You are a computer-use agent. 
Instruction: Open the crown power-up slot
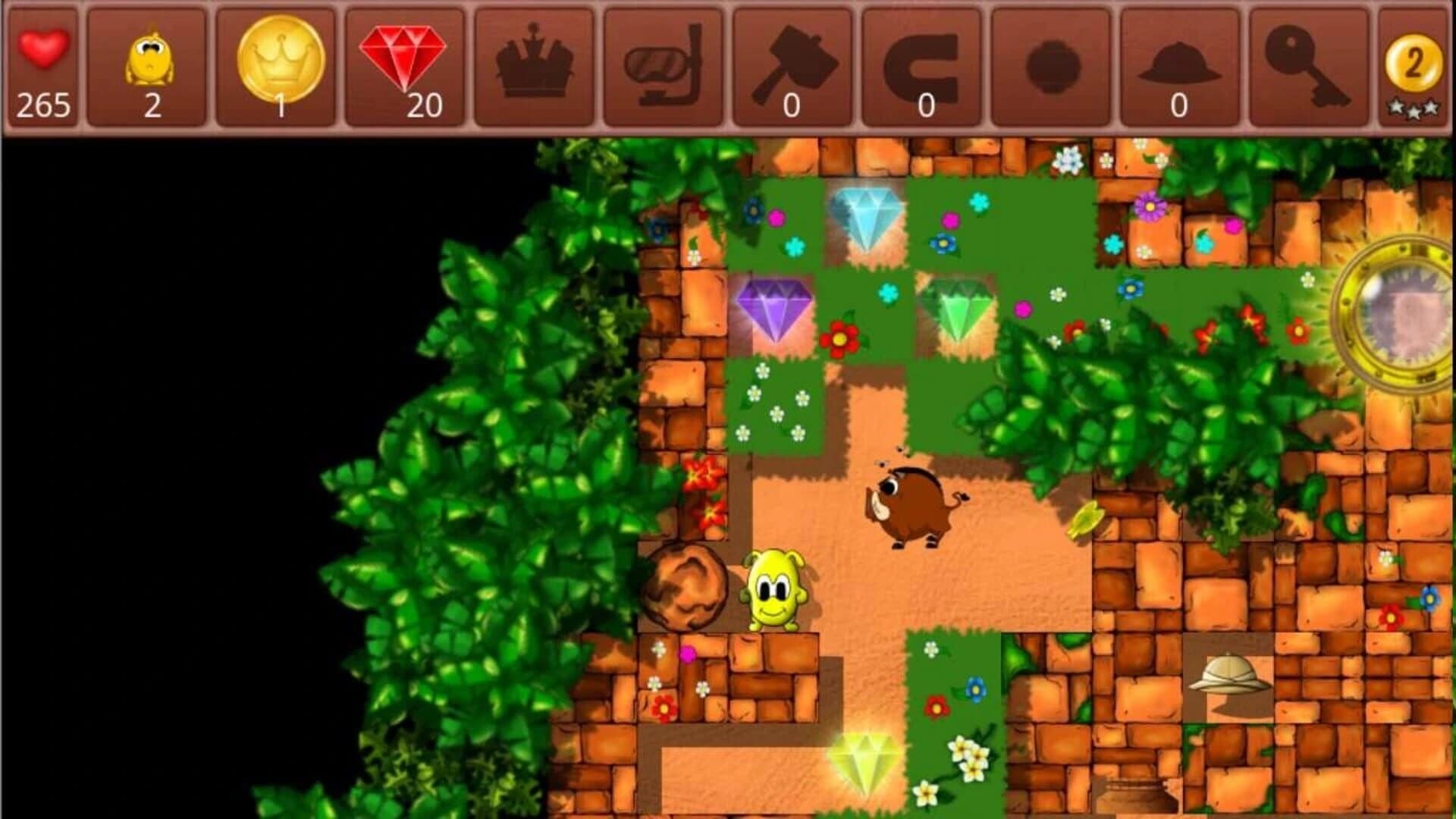[x=535, y=64]
